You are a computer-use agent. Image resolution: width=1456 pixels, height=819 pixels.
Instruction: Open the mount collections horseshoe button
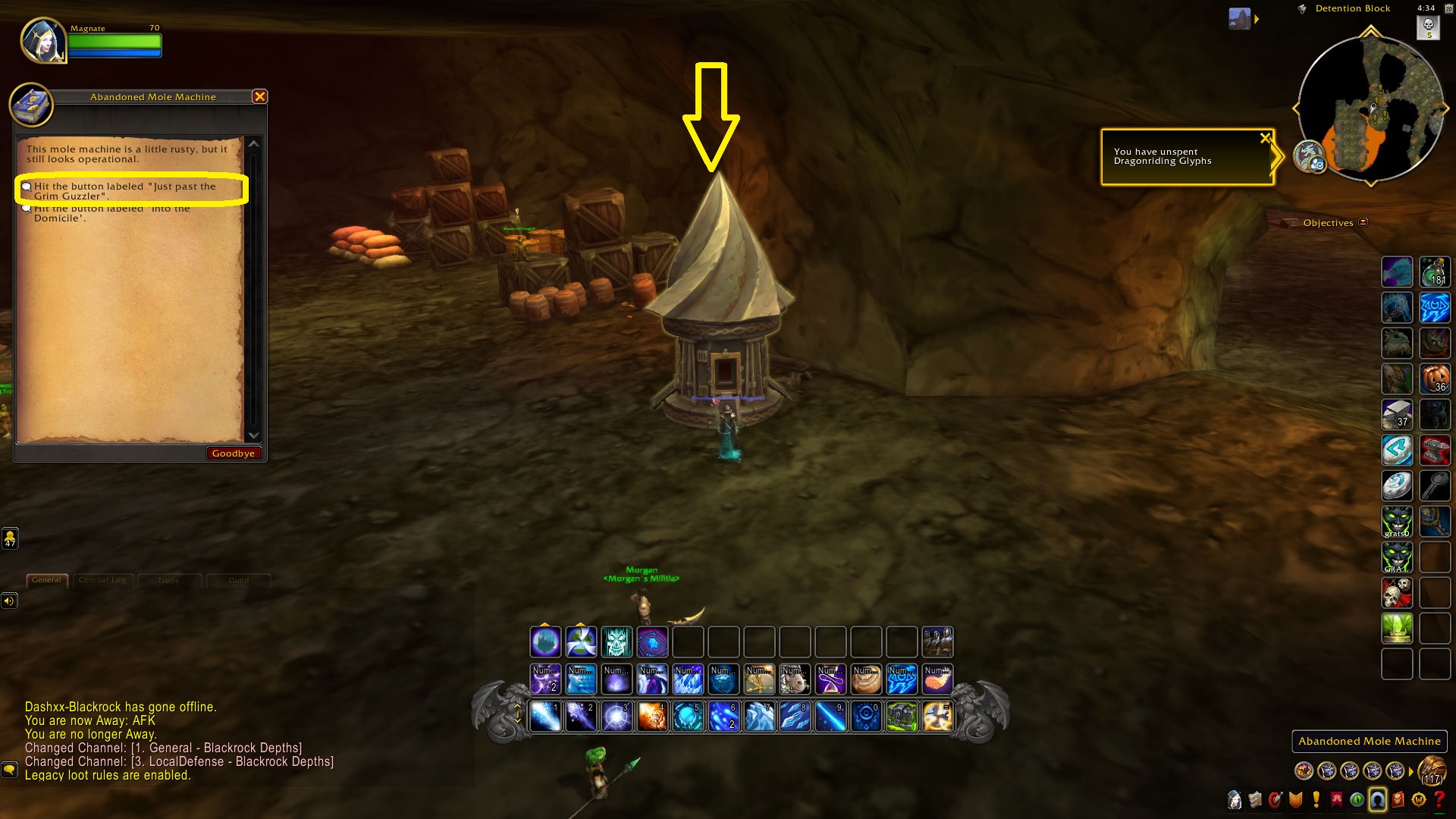[x=1377, y=799]
